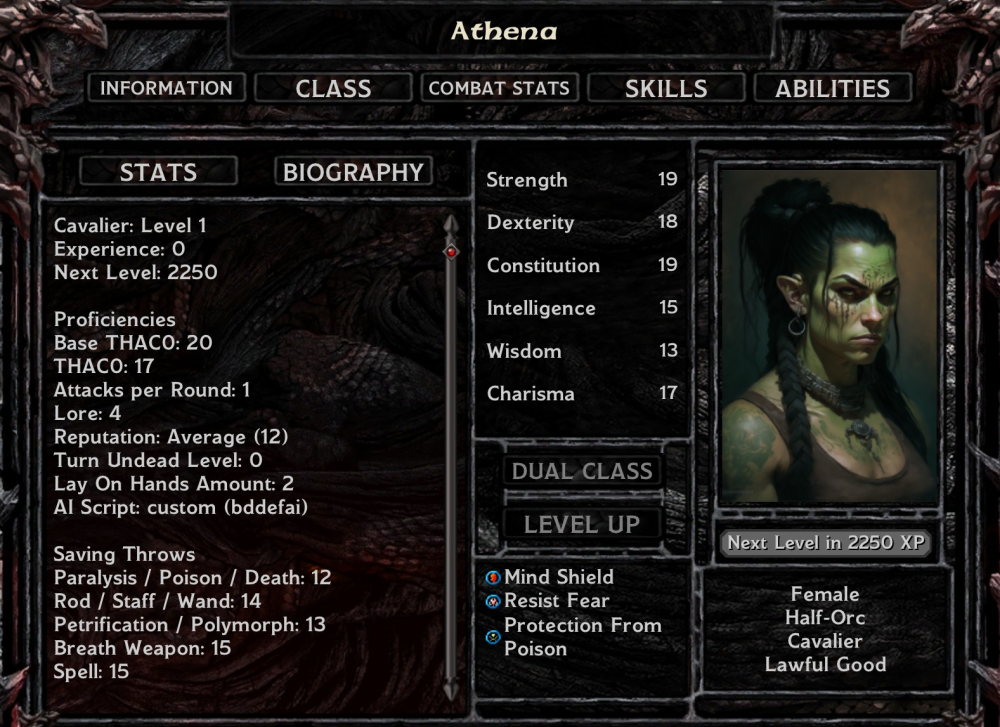View the Abilities tab

[832, 88]
